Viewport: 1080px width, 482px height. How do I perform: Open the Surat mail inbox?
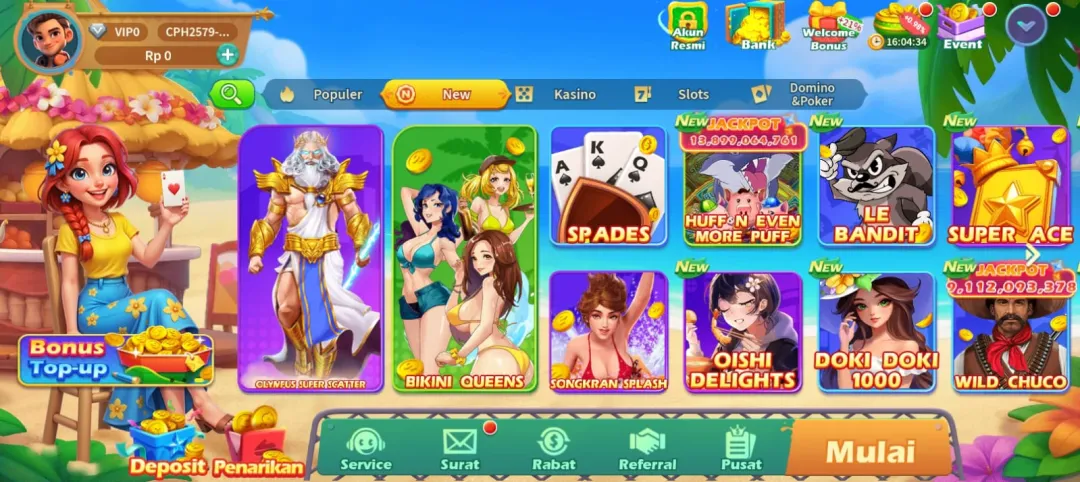pyautogui.click(x=460, y=449)
